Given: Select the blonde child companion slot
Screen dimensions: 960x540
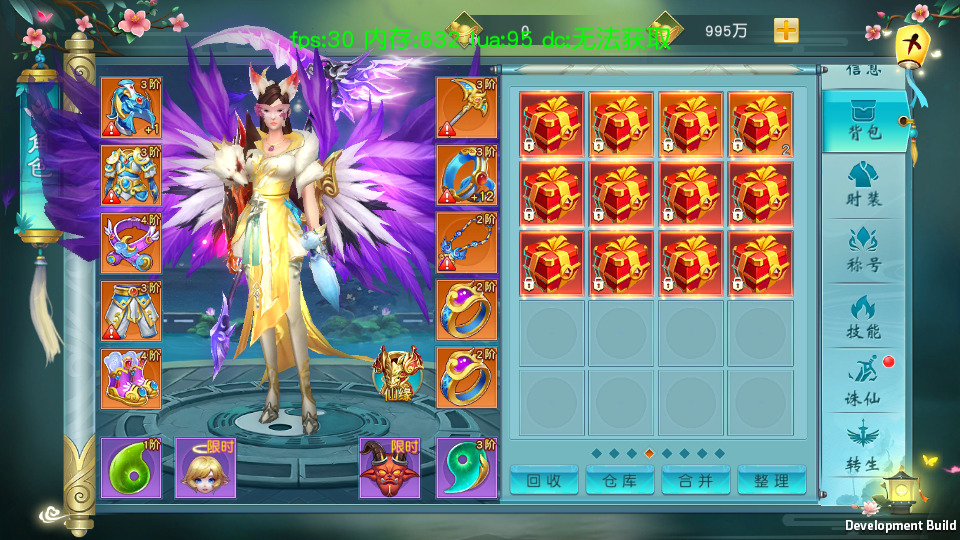Looking at the screenshot, I should point(205,468).
